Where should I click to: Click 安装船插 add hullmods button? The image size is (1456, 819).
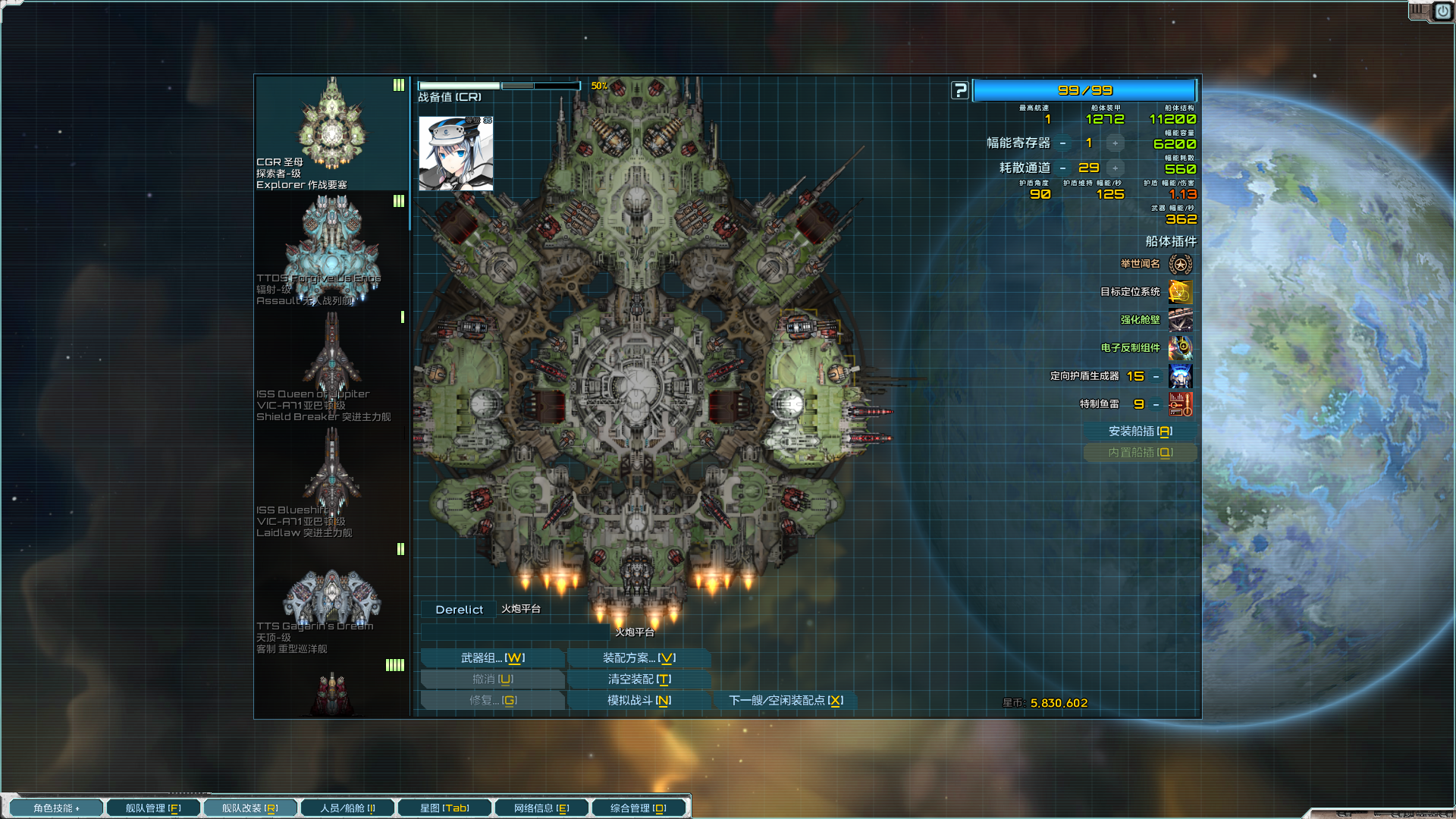(x=1140, y=431)
